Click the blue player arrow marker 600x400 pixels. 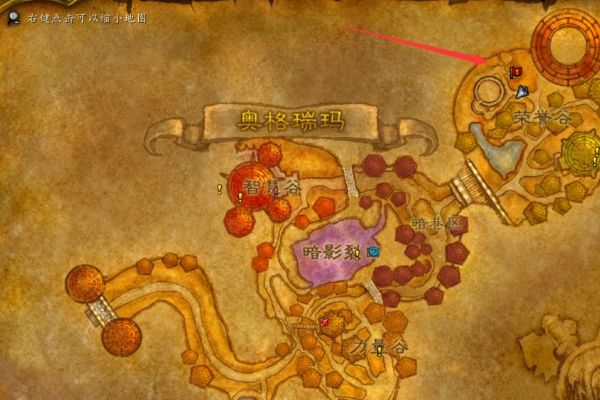coord(522,92)
